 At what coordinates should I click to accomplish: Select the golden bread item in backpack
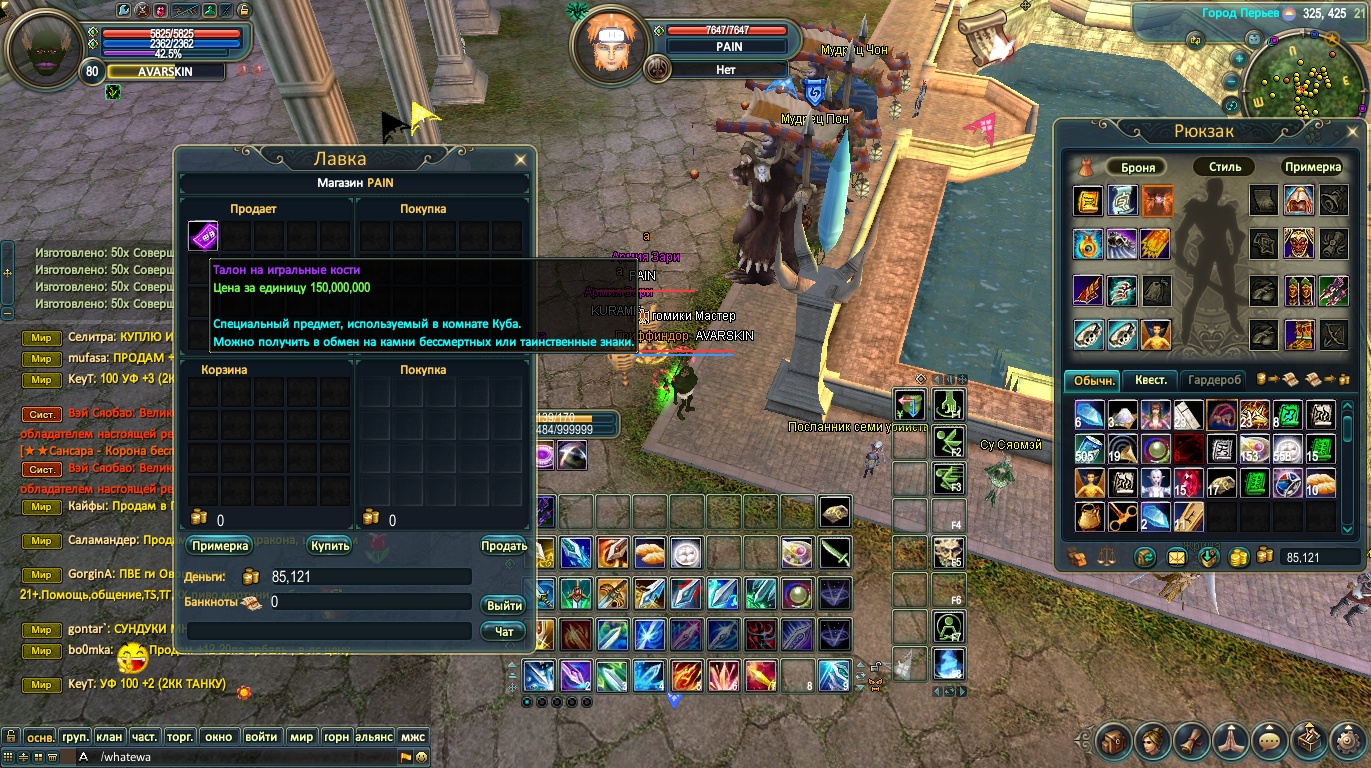[1320, 484]
